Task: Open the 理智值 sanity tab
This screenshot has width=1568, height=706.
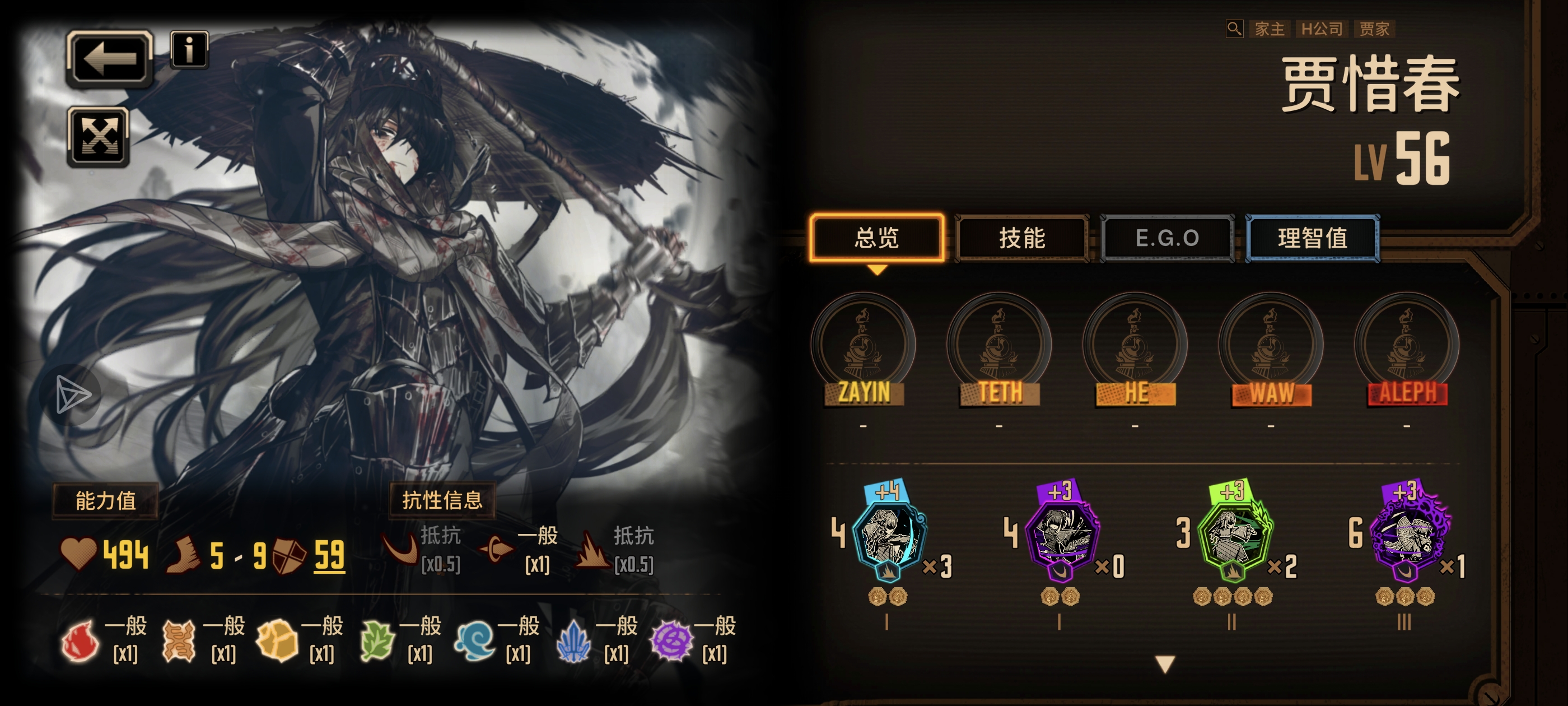Action: tap(1312, 238)
